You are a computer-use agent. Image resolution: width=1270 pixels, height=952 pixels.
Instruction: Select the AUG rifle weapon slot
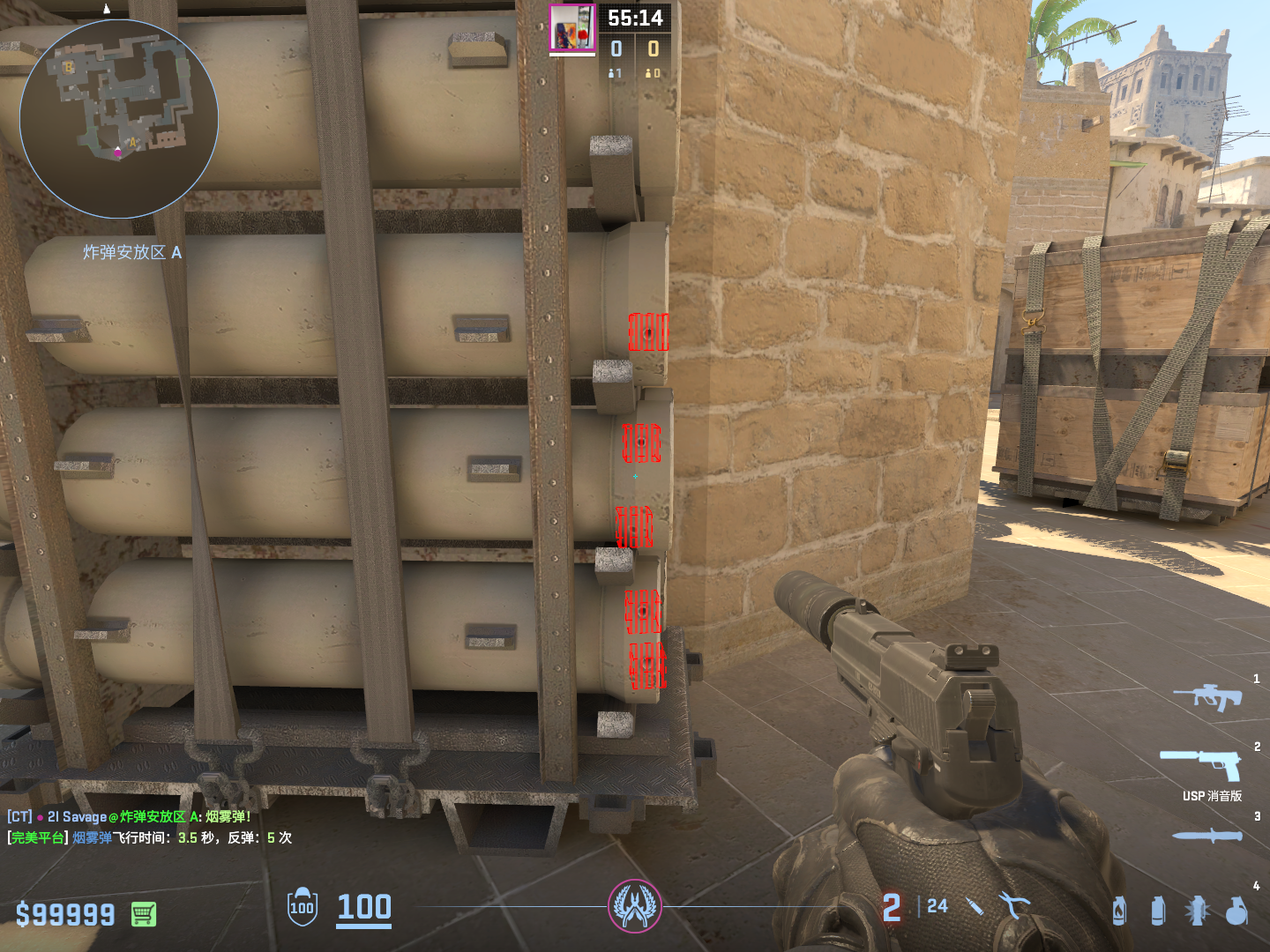click(x=1207, y=697)
